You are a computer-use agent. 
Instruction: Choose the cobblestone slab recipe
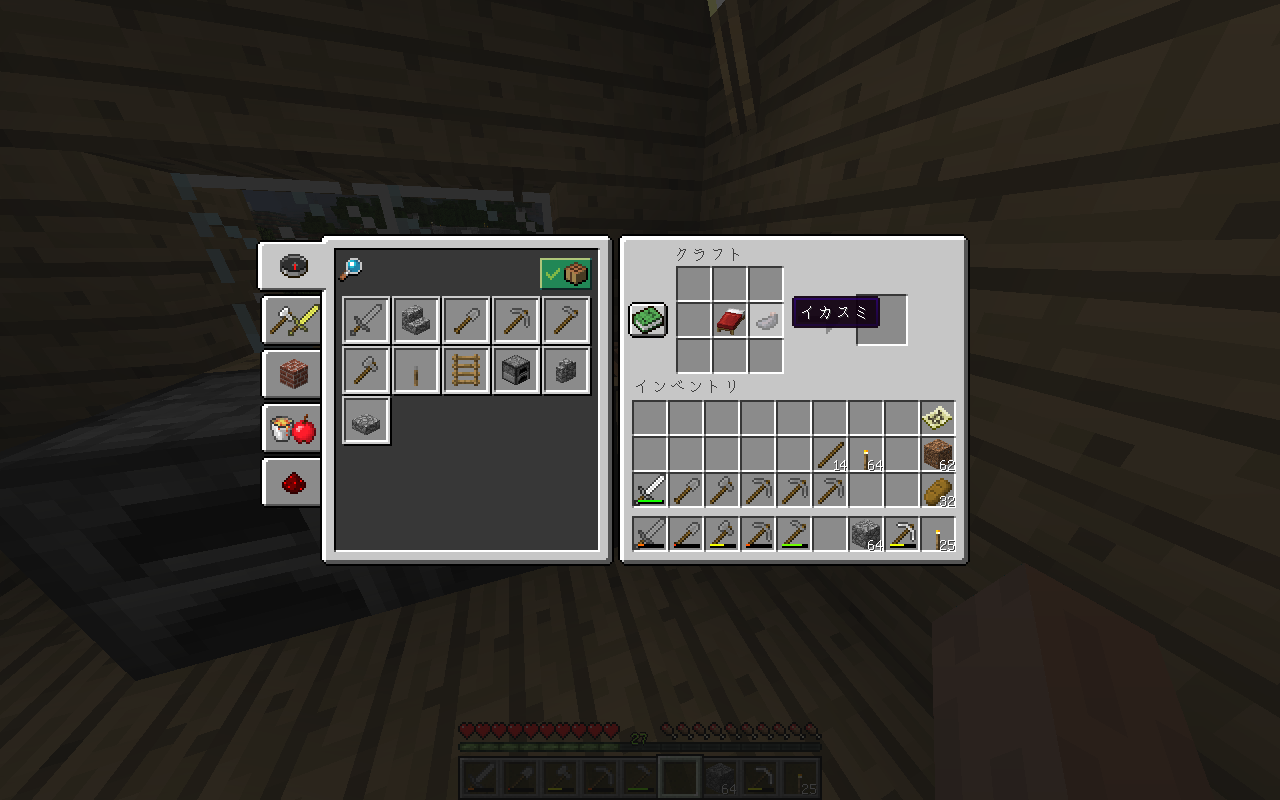(x=365, y=420)
